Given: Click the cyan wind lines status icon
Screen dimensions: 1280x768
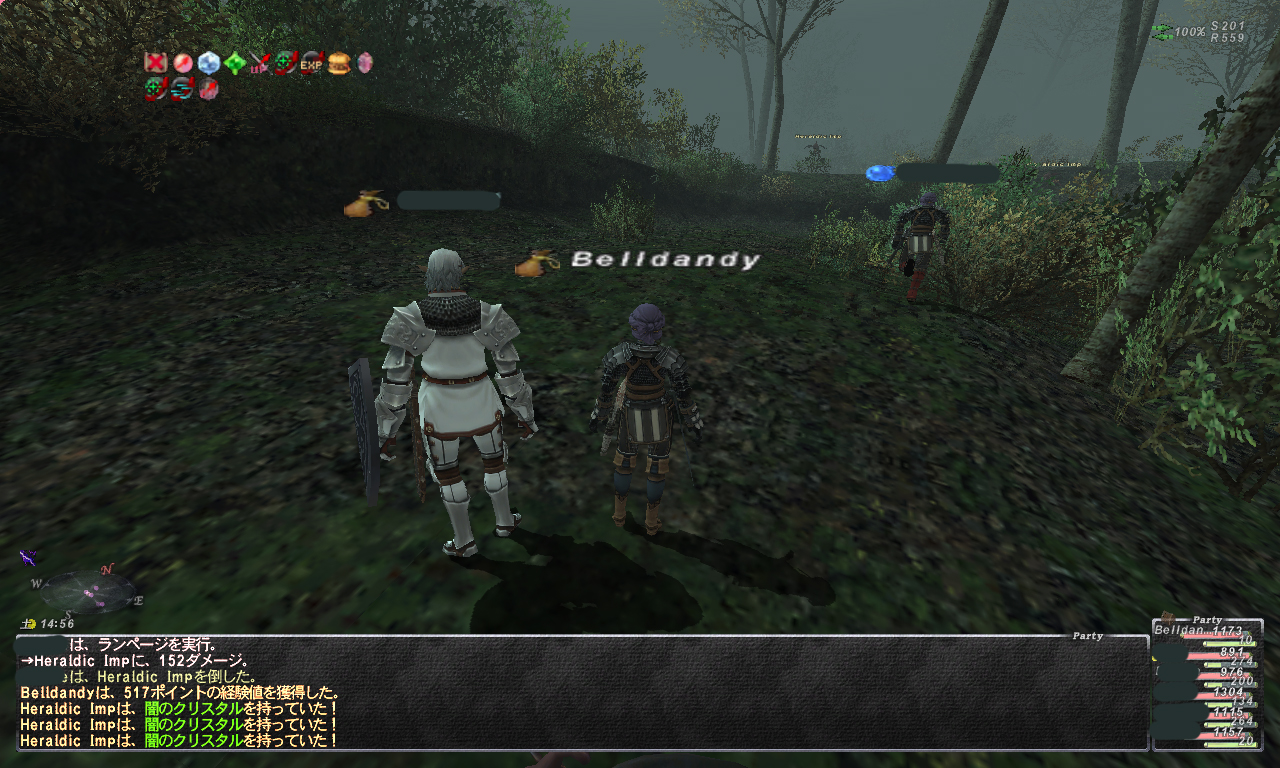Looking at the screenshot, I should (182, 89).
